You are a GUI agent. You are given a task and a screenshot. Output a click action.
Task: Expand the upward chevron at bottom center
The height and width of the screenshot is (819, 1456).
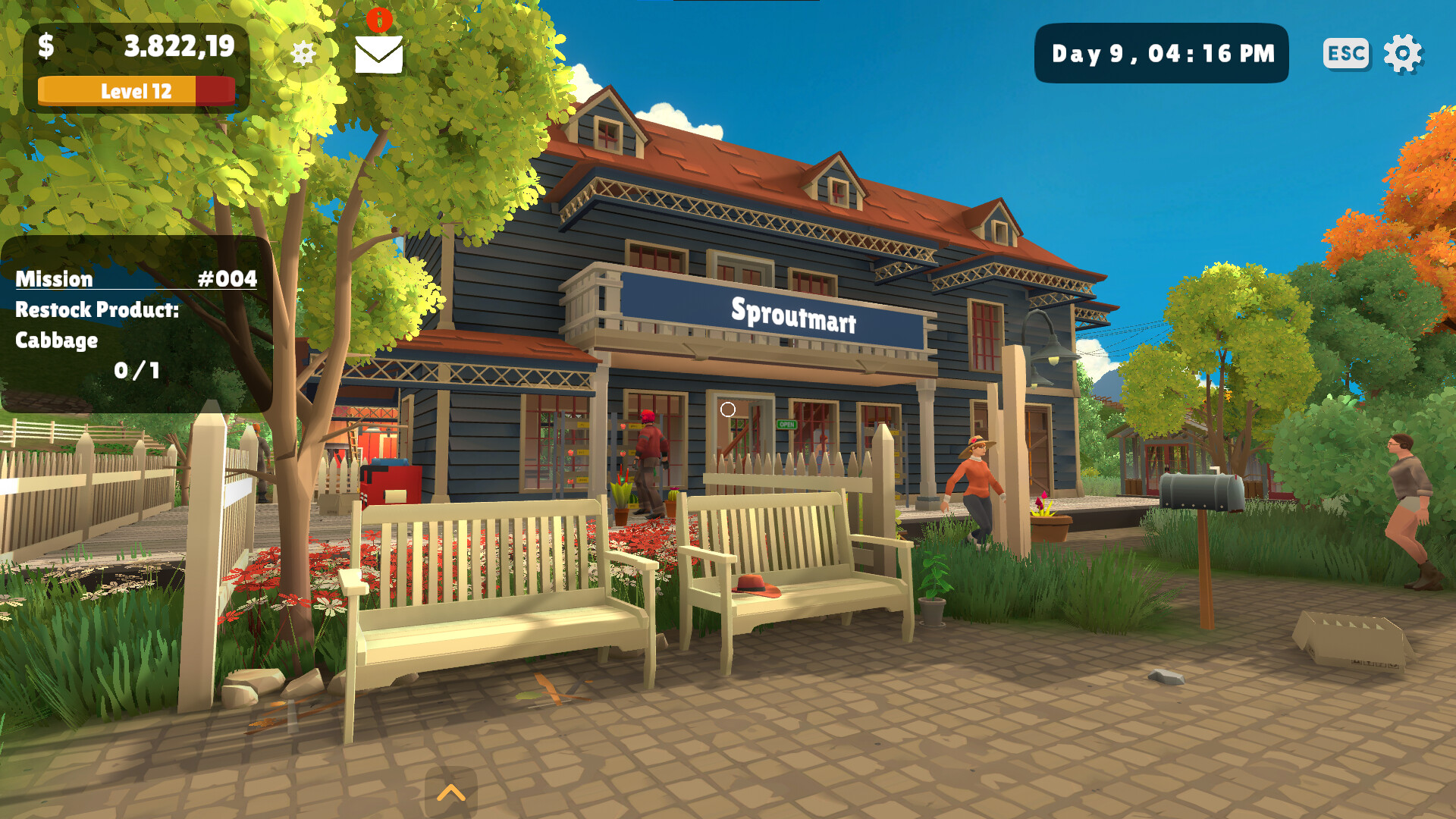pyautogui.click(x=453, y=793)
